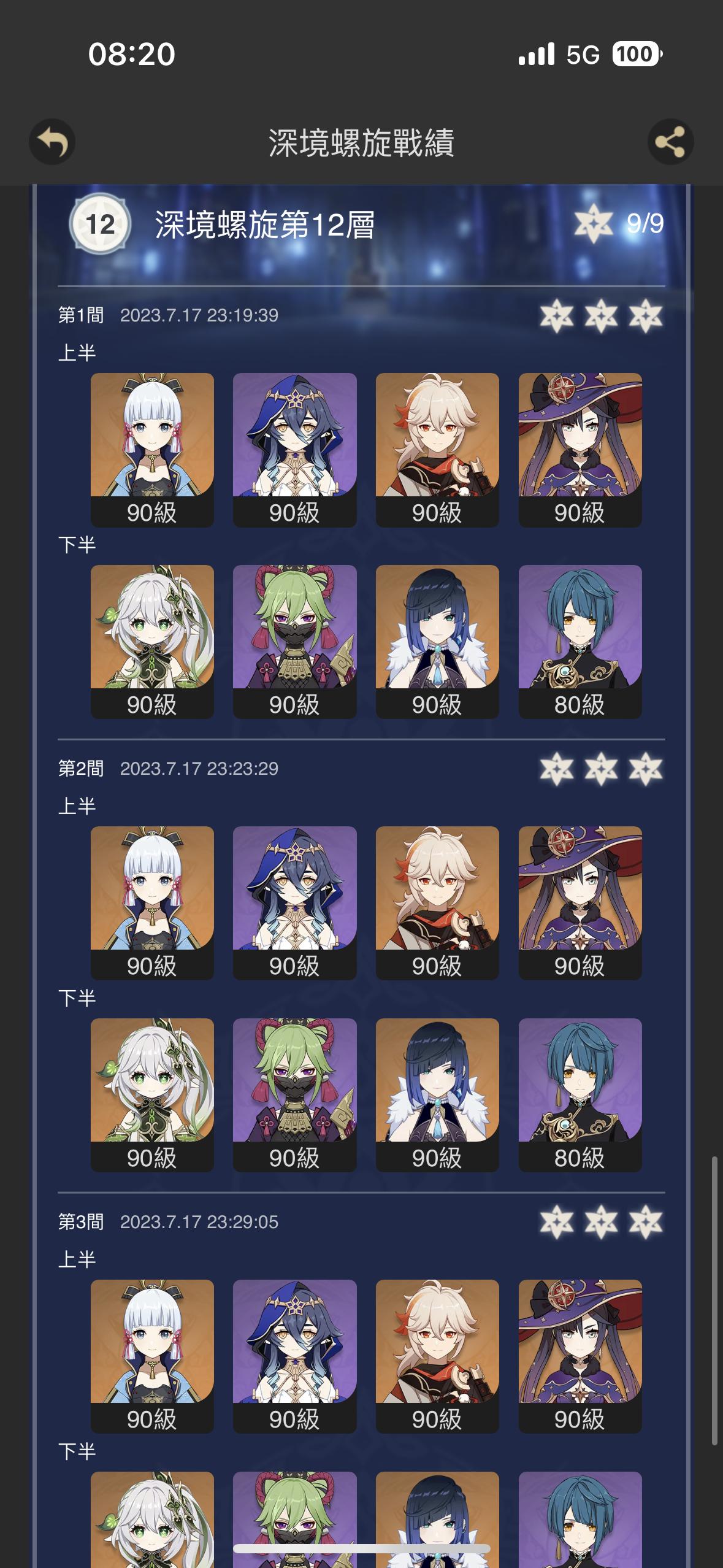This screenshot has height=1568, width=723.
Task: Open the share button in the header
Action: [x=670, y=142]
